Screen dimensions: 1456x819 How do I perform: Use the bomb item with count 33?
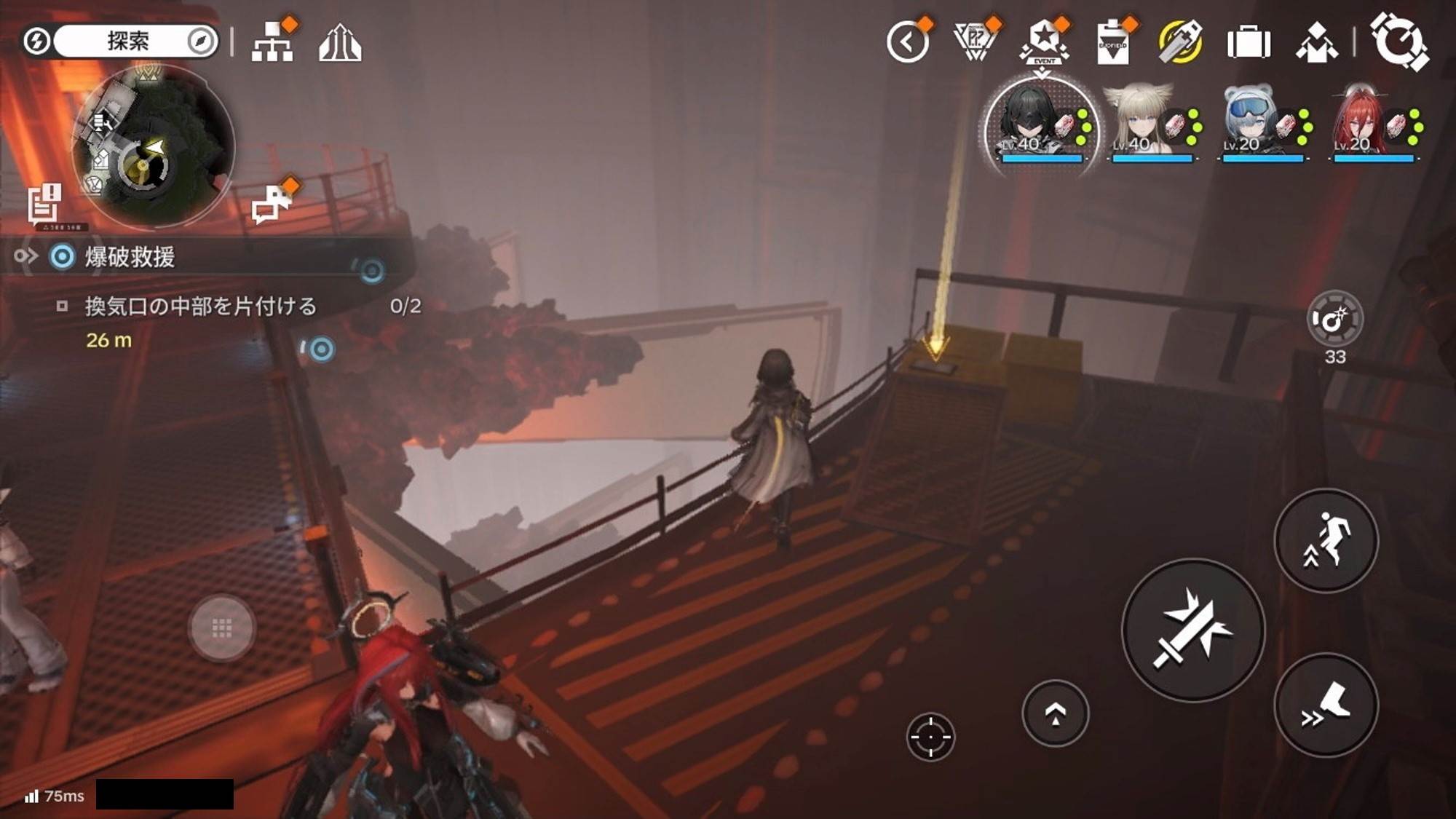pyautogui.click(x=1334, y=319)
